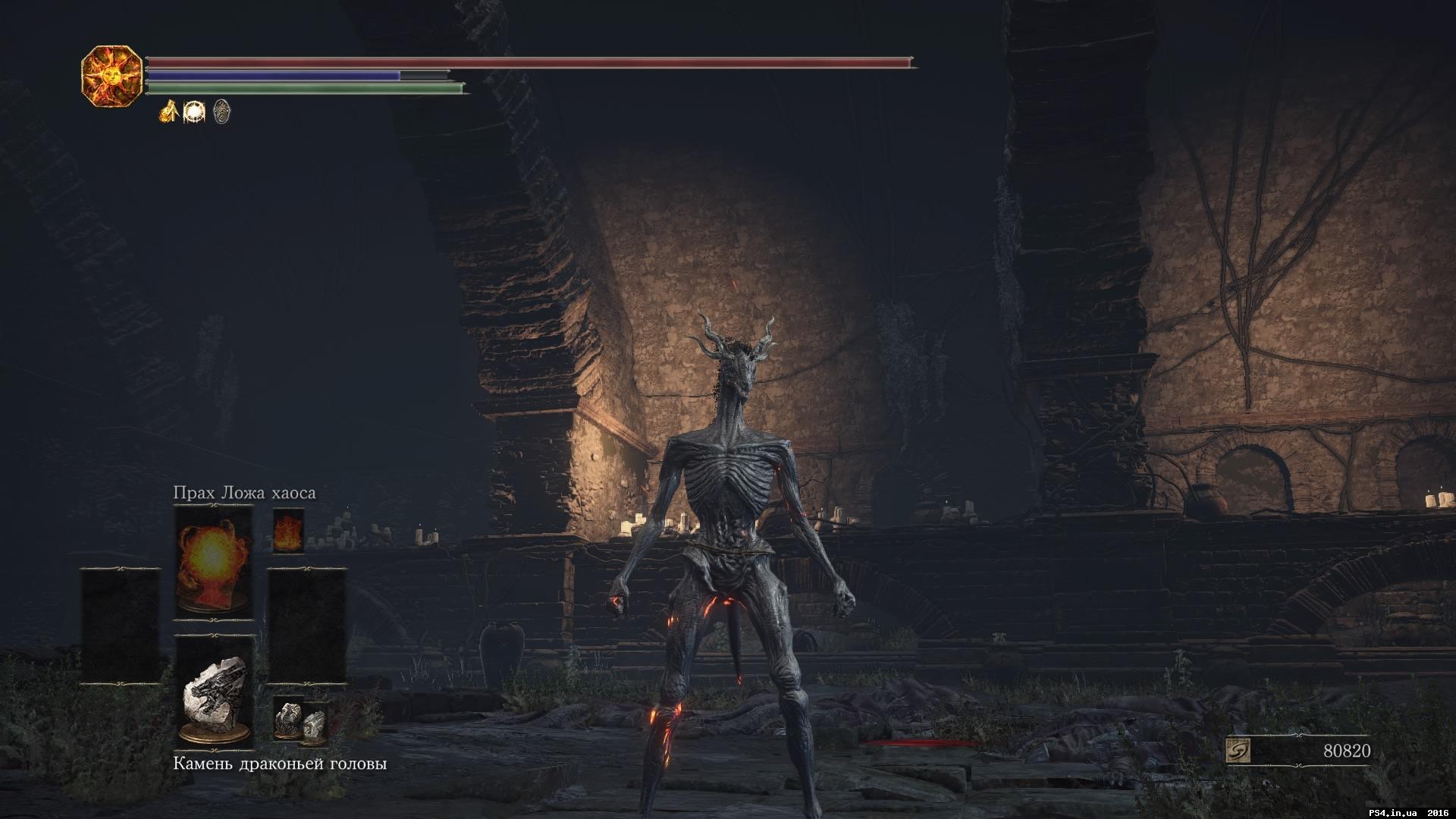This screenshot has width=1456, height=819.
Task: Click the Прах Ложа хаоса item label
Action: point(244,493)
